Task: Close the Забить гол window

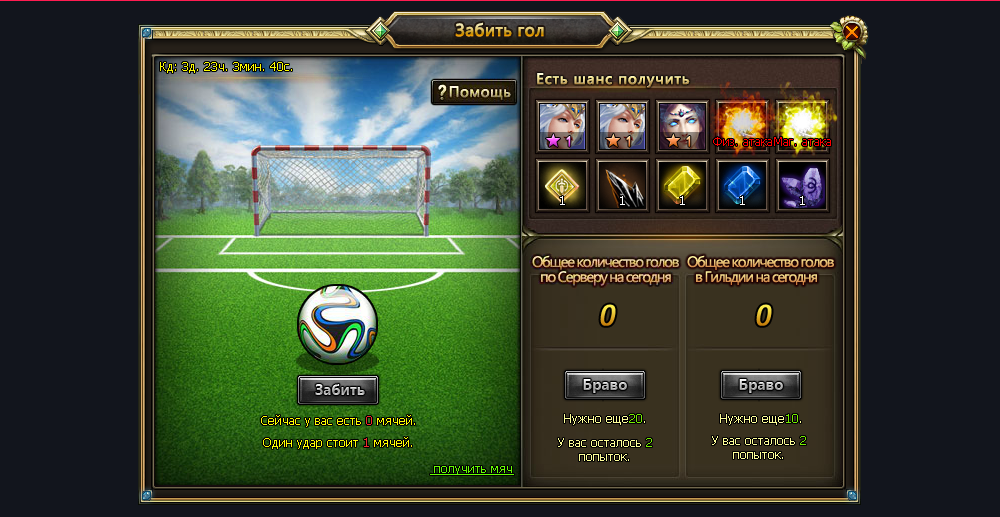Action: [851, 33]
